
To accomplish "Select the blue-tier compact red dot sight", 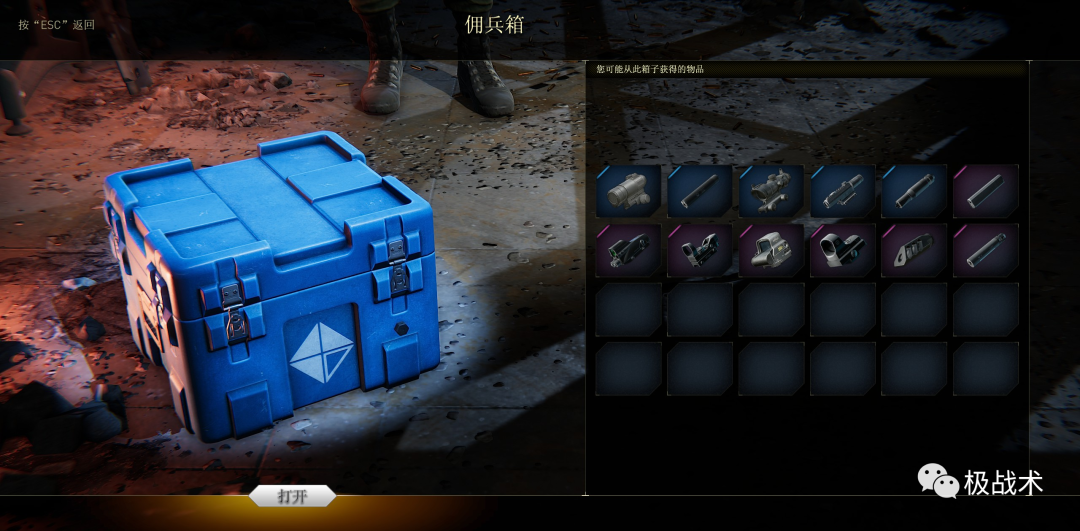I will pyautogui.click(x=629, y=191).
